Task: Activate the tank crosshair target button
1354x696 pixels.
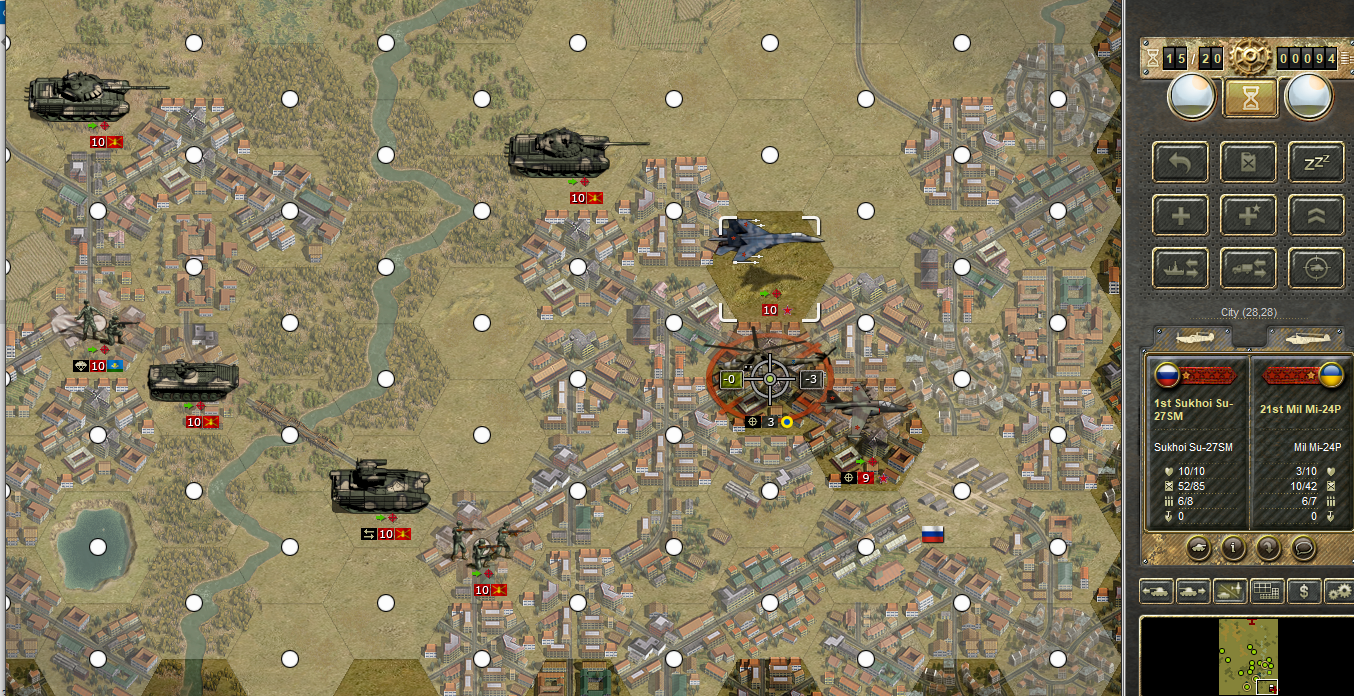Action: point(1316,268)
